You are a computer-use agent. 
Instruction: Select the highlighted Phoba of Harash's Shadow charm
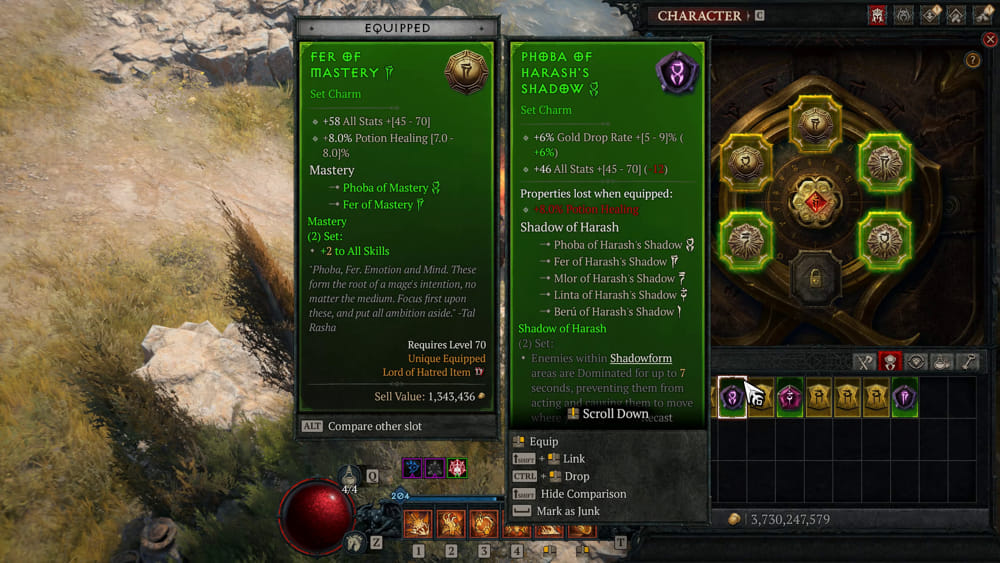[x=732, y=398]
